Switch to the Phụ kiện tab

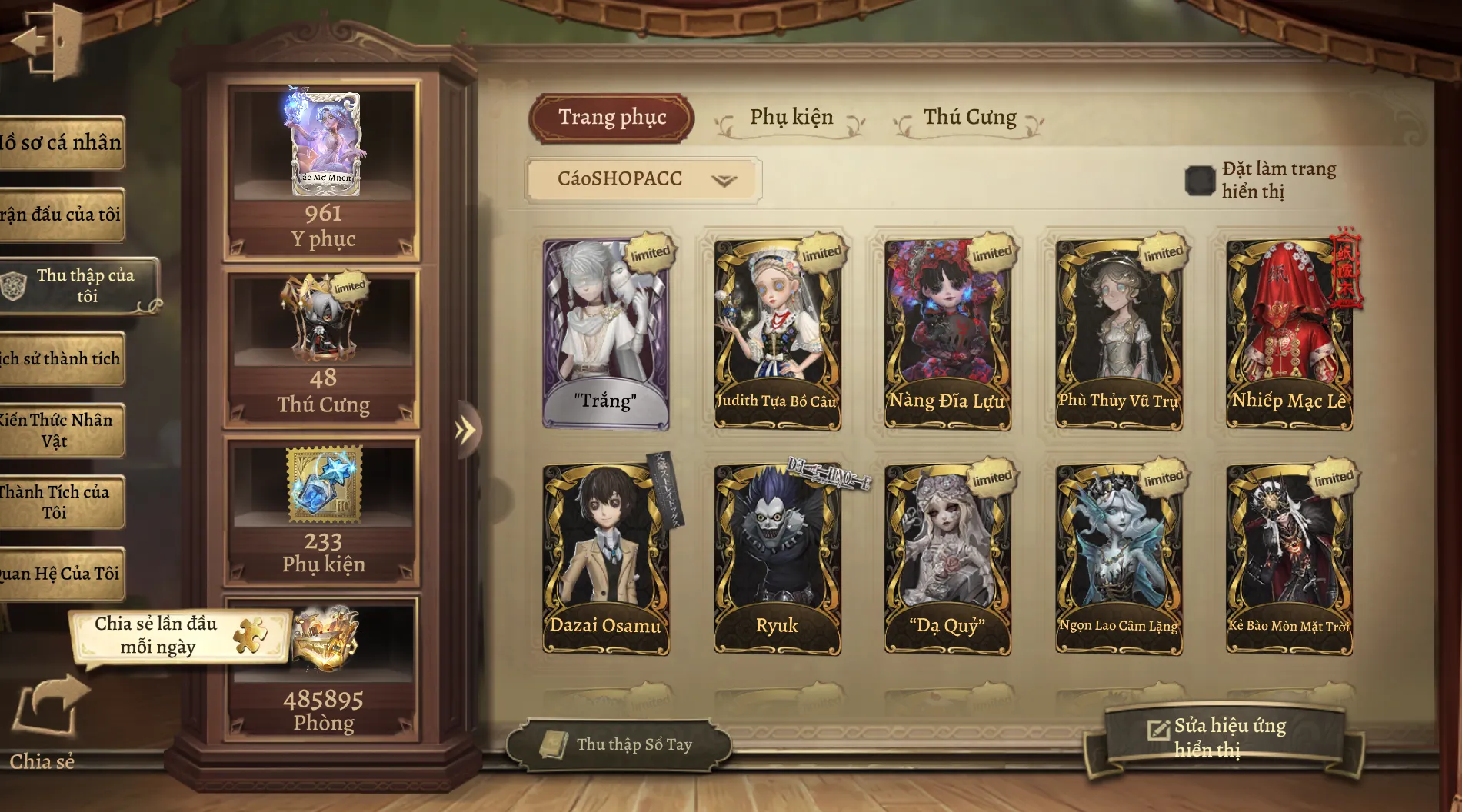click(x=791, y=118)
